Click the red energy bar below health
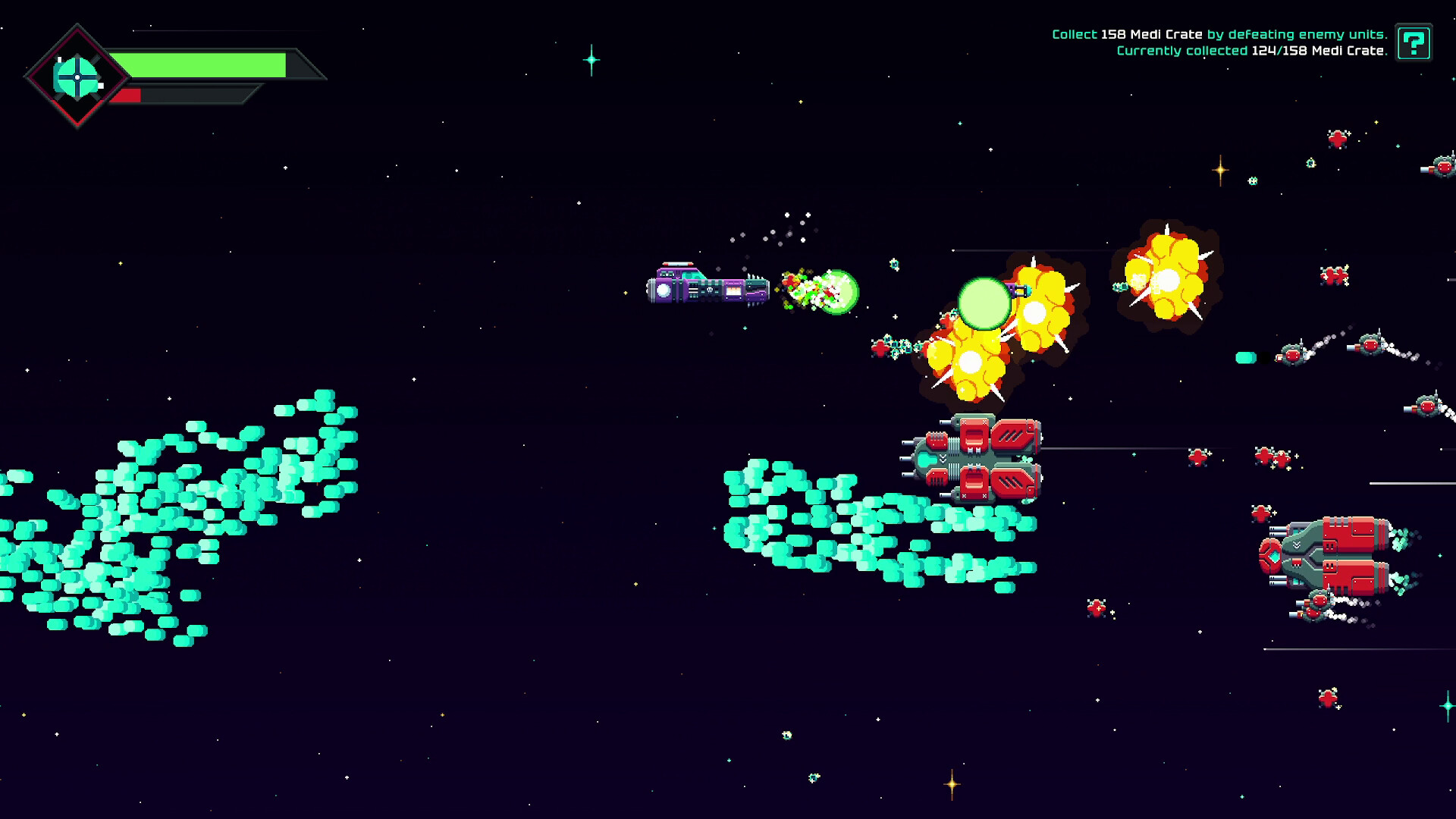 click(129, 95)
